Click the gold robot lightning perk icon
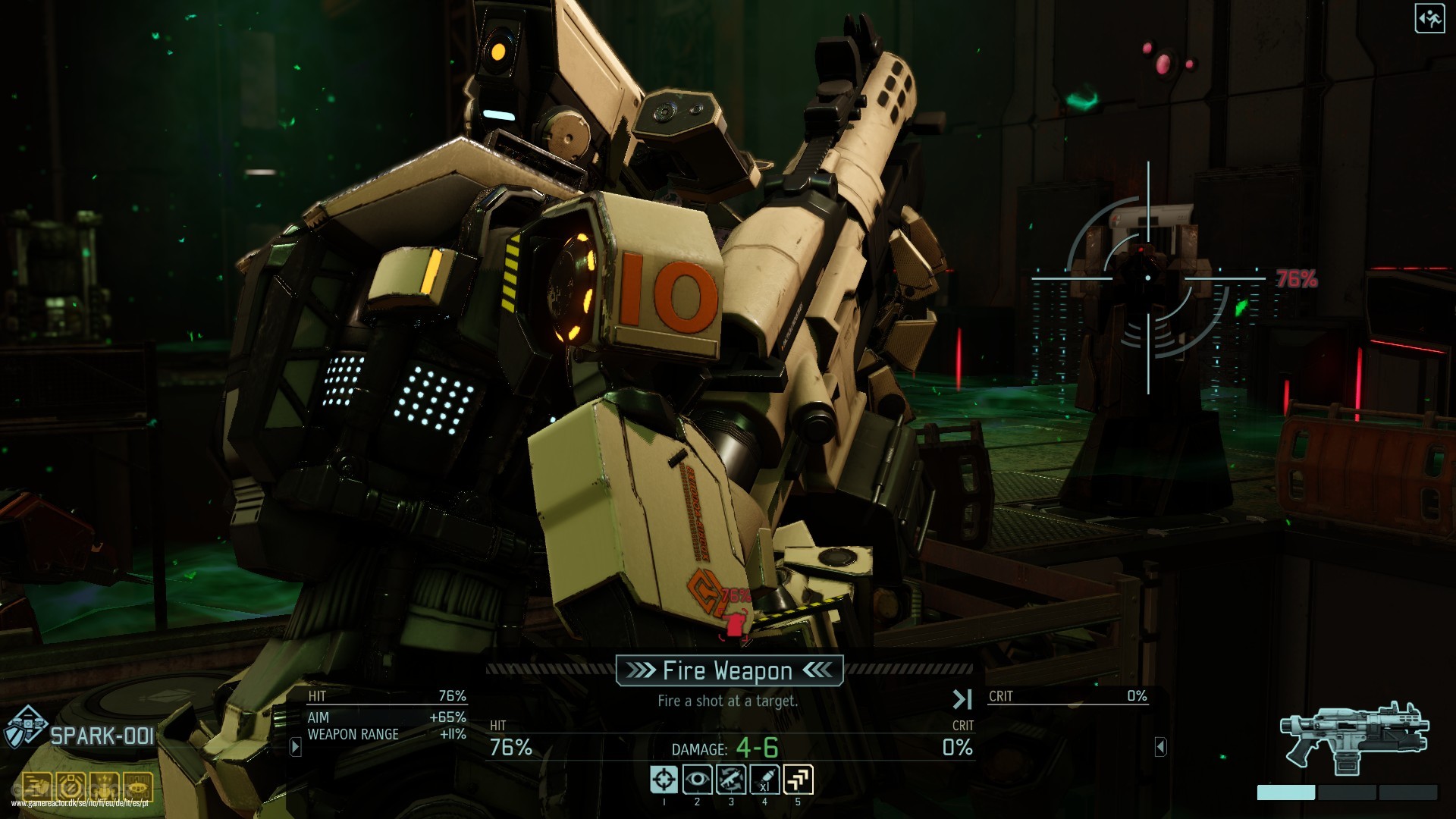This screenshot has width=1456, height=819. click(105, 787)
